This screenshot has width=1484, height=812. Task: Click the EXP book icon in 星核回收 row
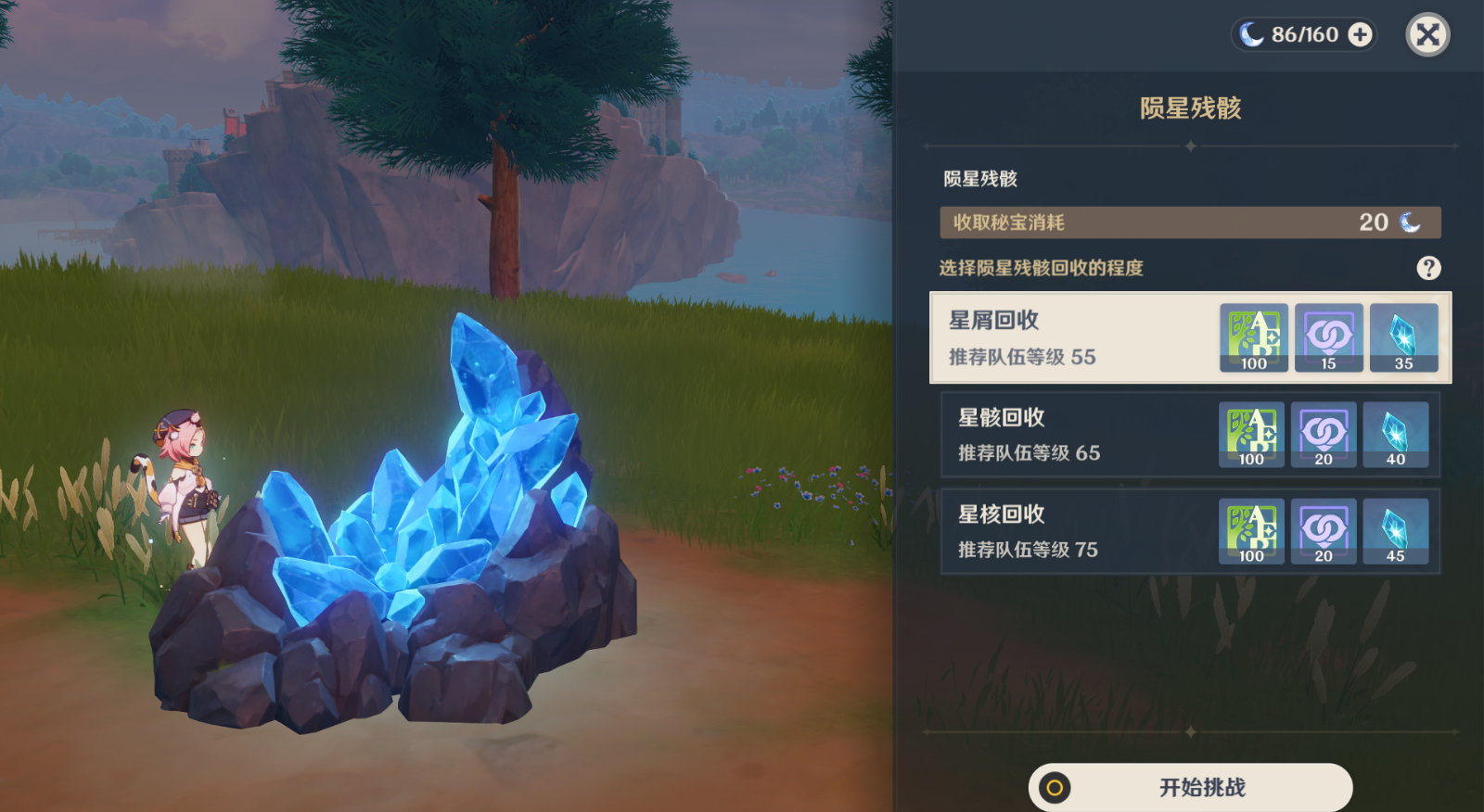click(1250, 531)
